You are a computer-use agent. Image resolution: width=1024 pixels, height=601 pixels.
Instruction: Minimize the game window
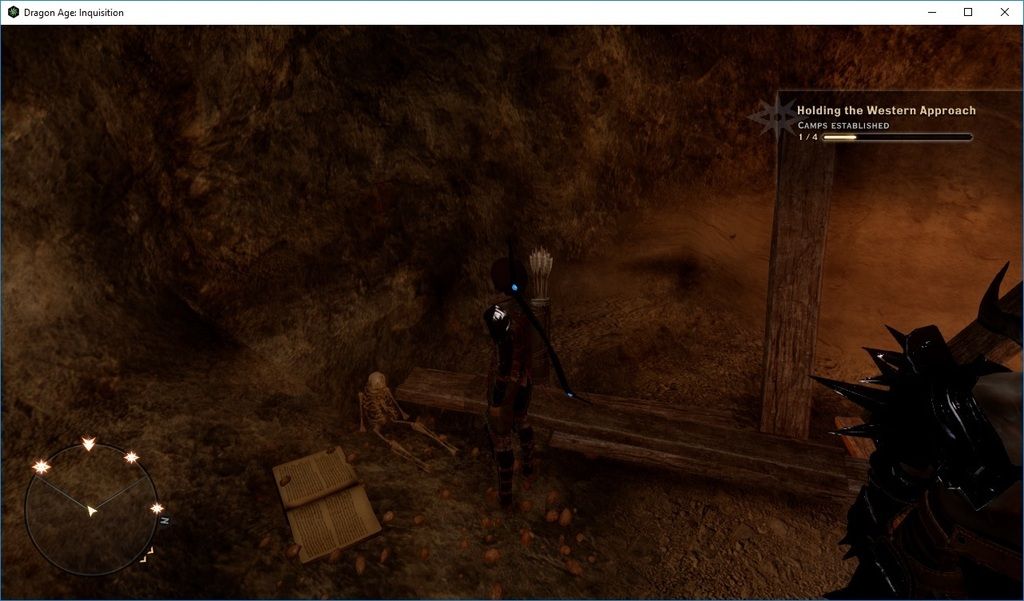(x=931, y=12)
